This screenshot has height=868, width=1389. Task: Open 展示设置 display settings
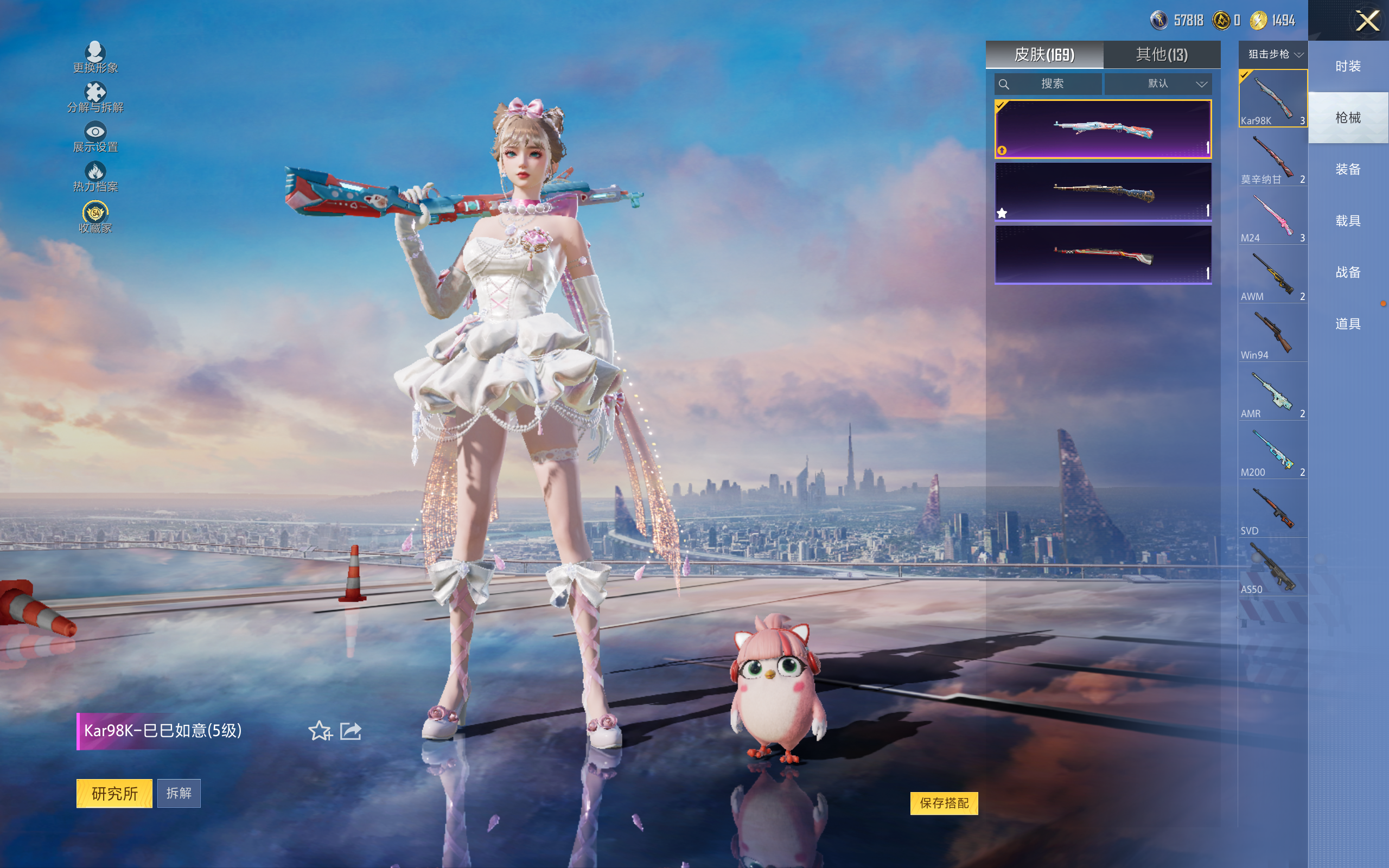(95, 137)
